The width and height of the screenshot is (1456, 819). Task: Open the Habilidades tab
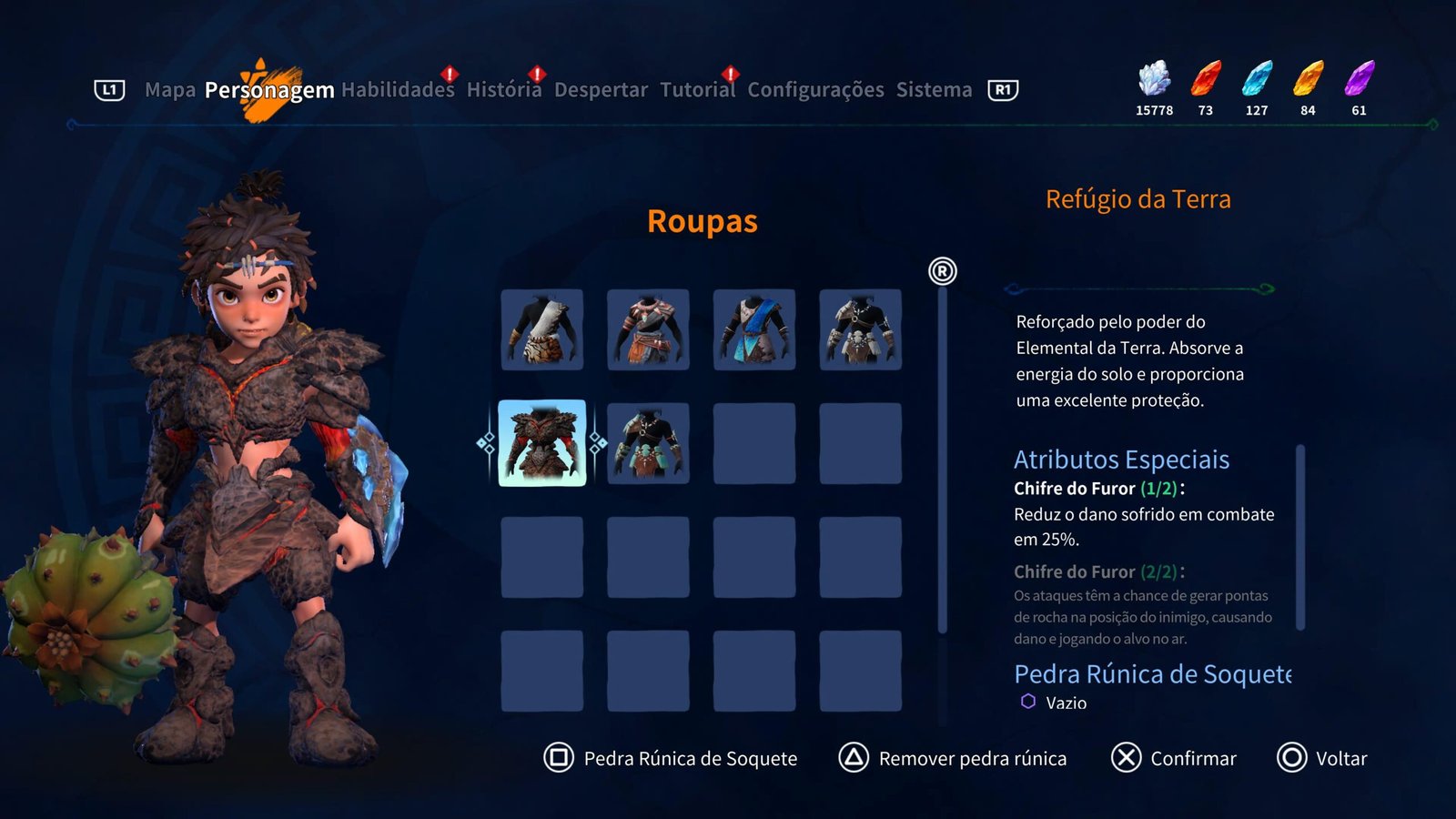pos(398,90)
